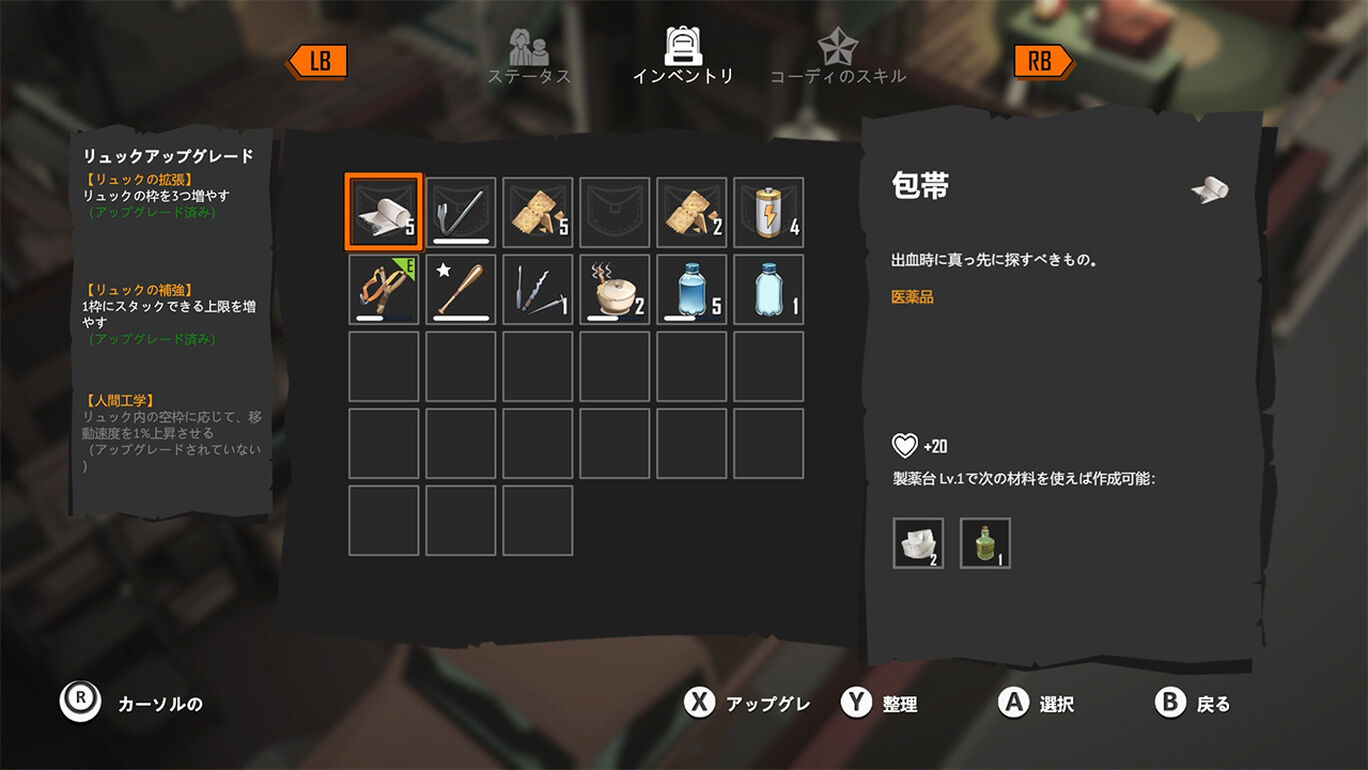Screen dimensions: 1368x770
Task: Select the battery slot
Action: [769, 212]
